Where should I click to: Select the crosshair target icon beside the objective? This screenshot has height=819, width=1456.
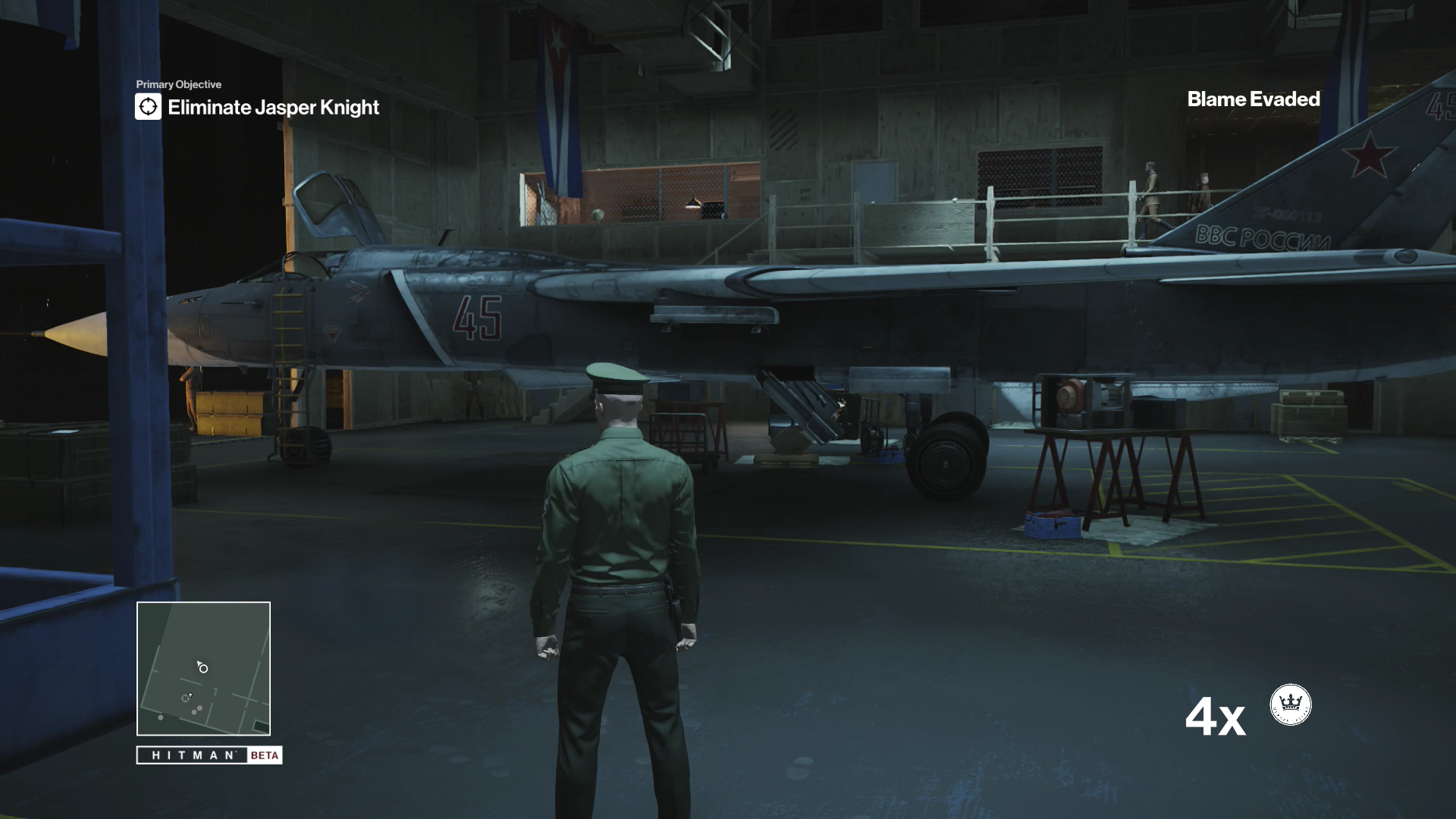coord(149,107)
